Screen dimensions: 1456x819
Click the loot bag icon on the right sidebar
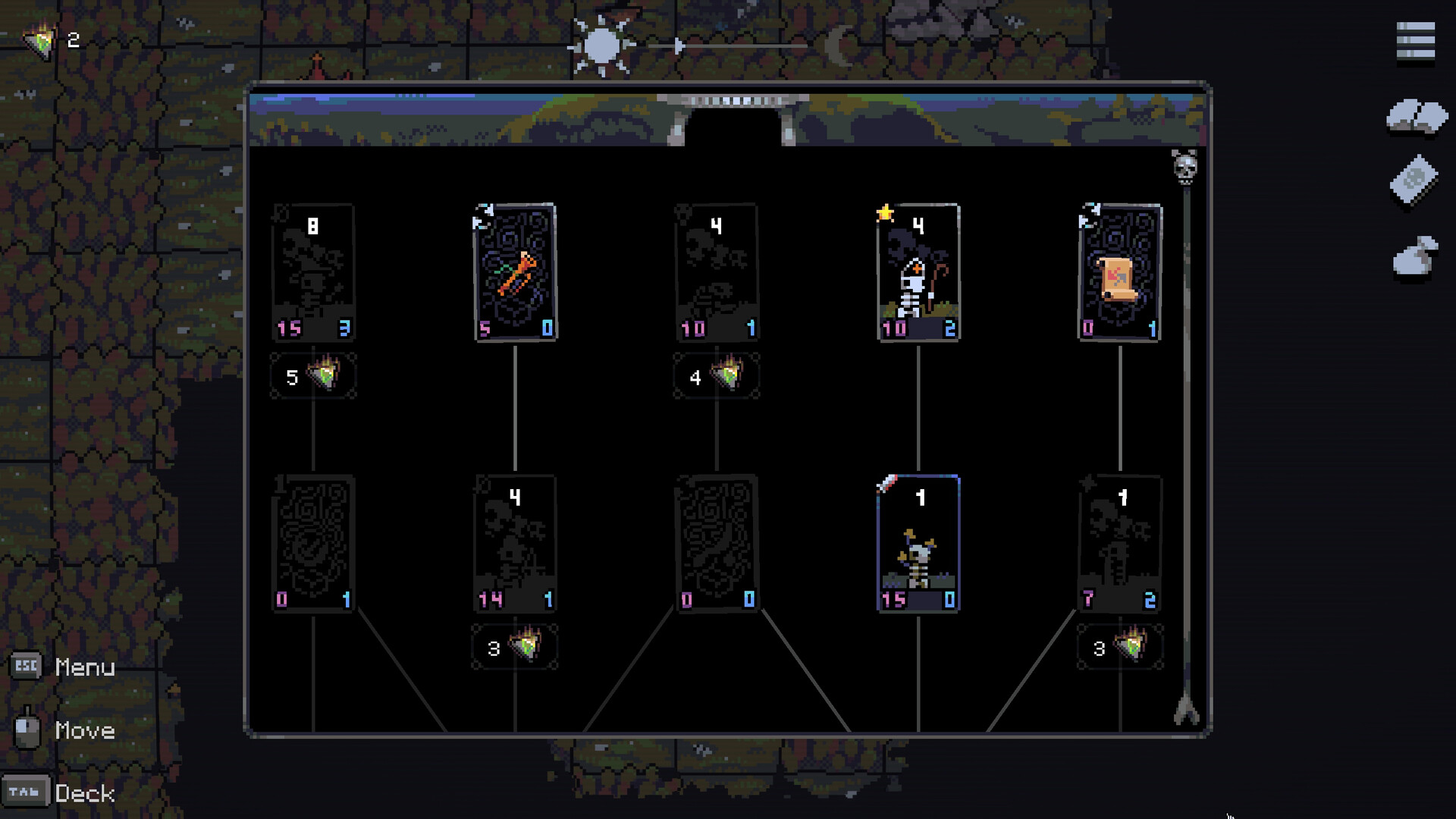click(1415, 254)
